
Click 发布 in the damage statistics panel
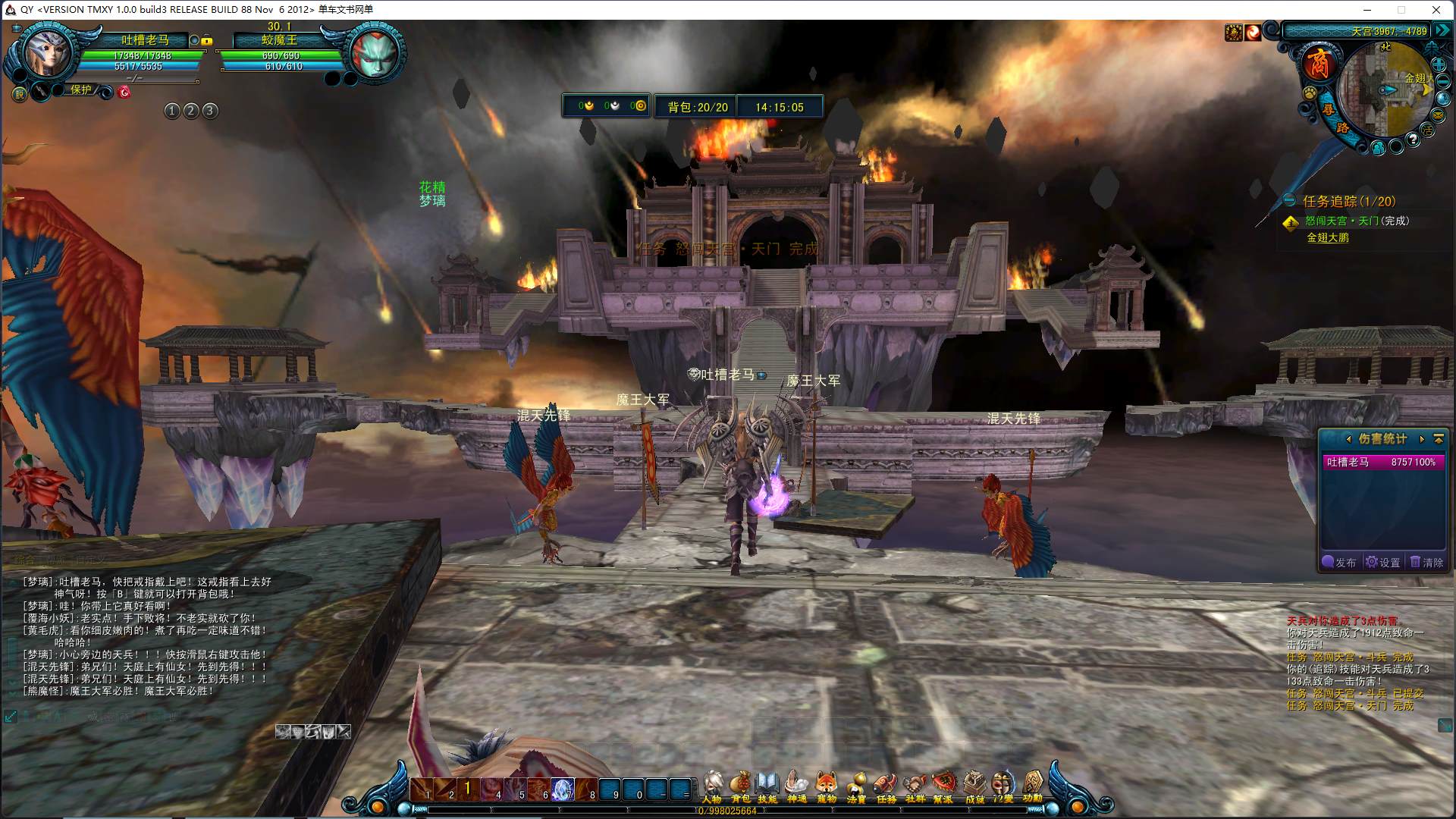(1340, 563)
